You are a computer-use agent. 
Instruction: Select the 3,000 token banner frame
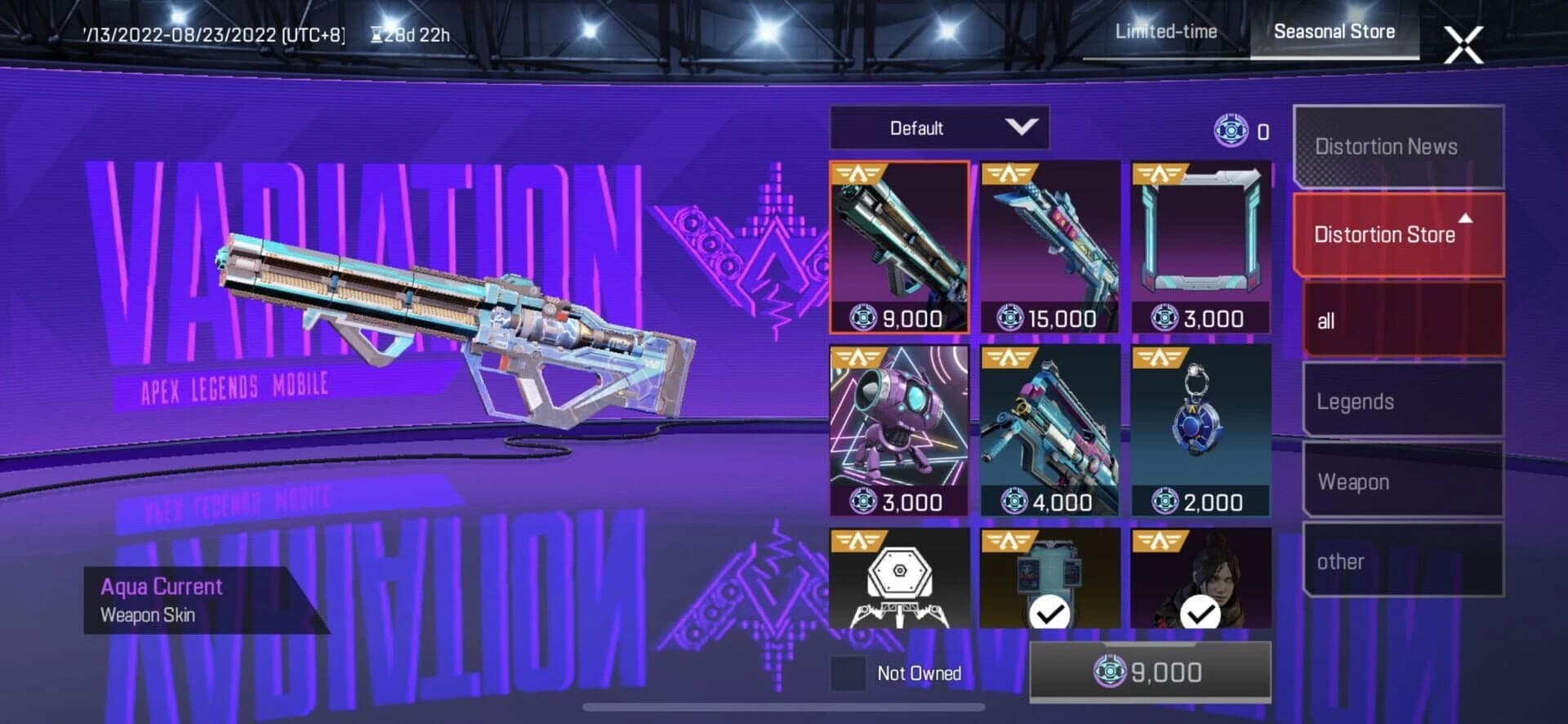click(1200, 245)
